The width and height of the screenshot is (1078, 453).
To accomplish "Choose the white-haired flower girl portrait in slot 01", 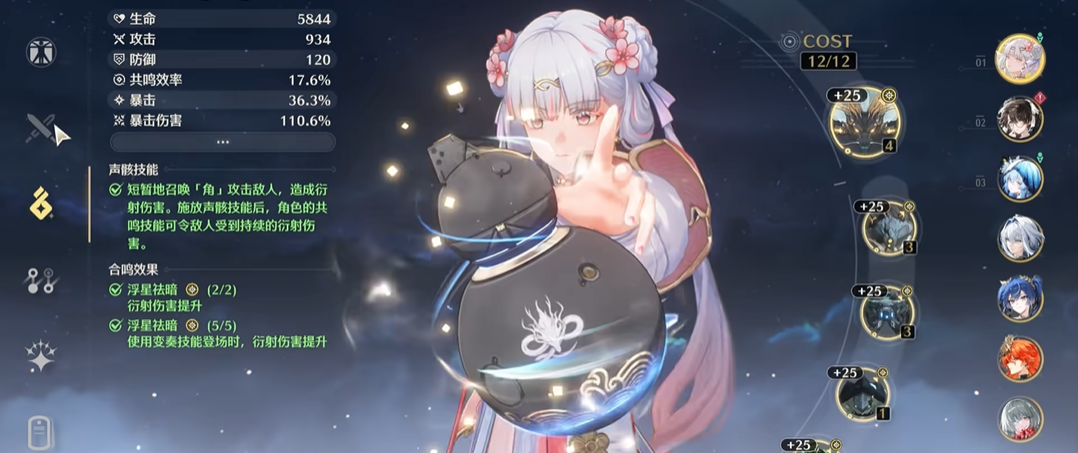I will click(x=1020, y=58).
